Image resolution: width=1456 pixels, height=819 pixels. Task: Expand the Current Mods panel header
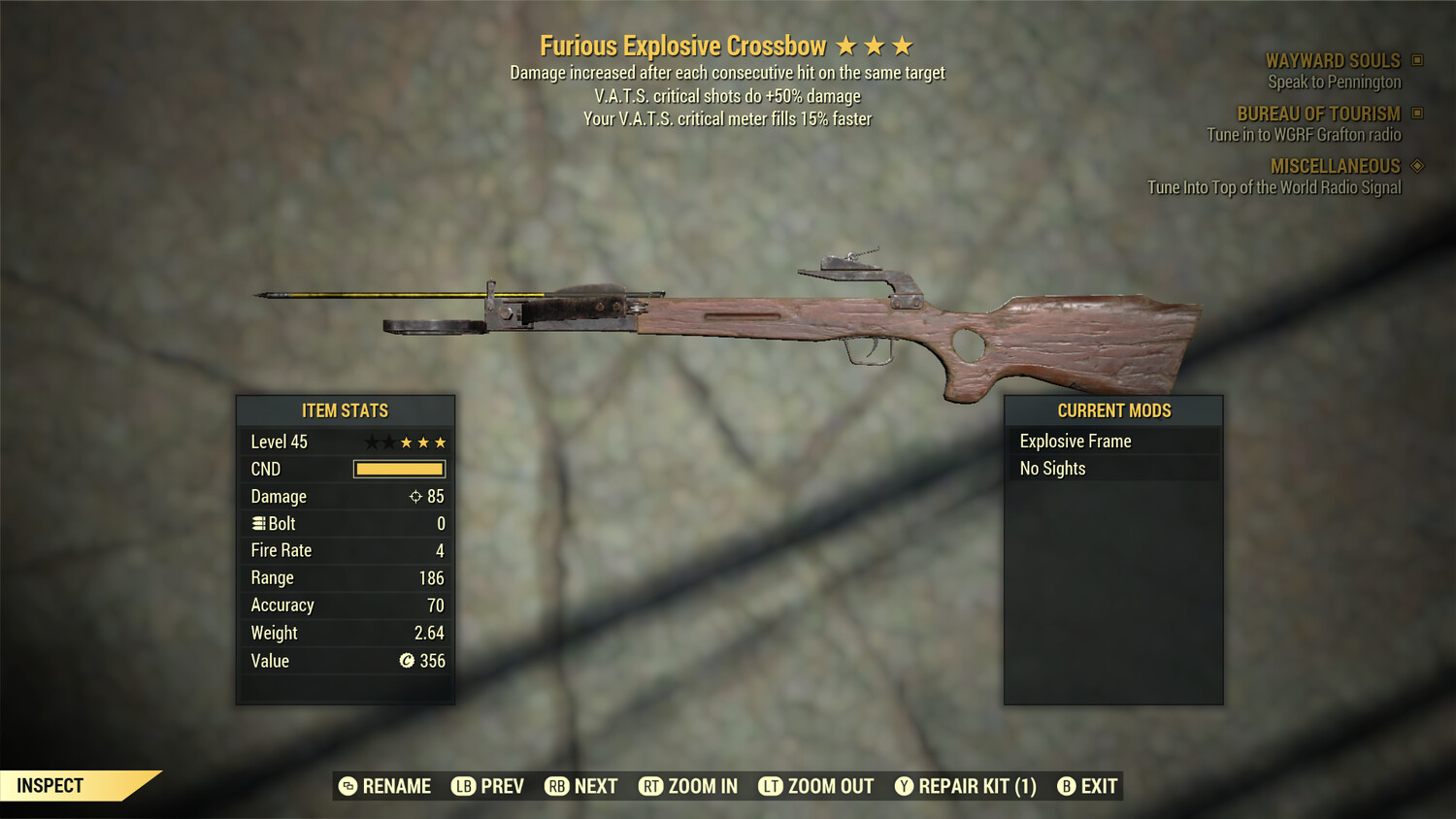[1112, 410]
